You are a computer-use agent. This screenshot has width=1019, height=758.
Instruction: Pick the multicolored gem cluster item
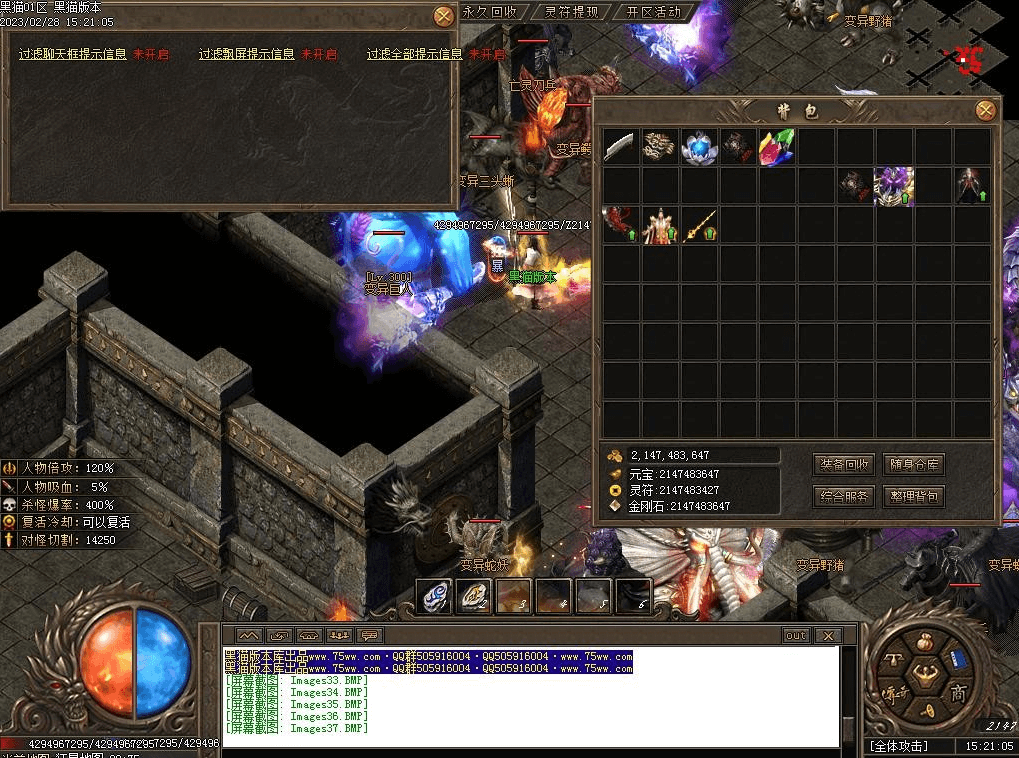(x=777, y=147)
